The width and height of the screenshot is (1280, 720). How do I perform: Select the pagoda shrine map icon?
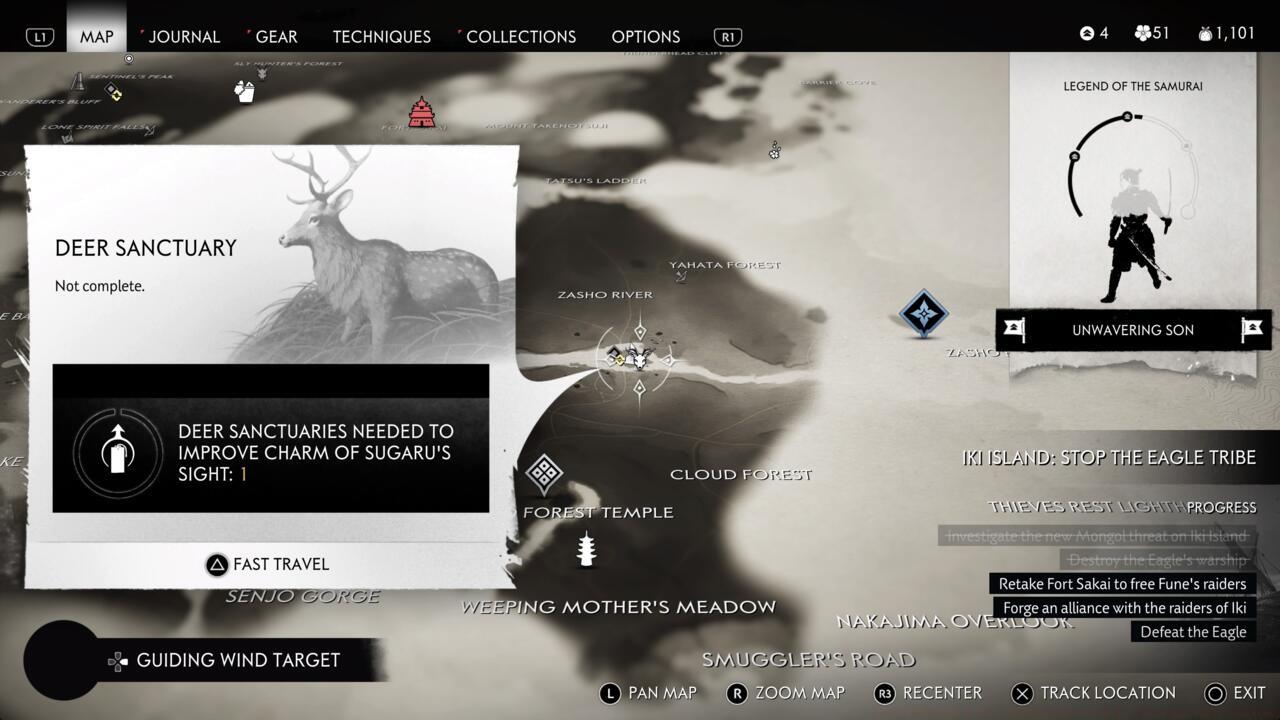point(586,549)
